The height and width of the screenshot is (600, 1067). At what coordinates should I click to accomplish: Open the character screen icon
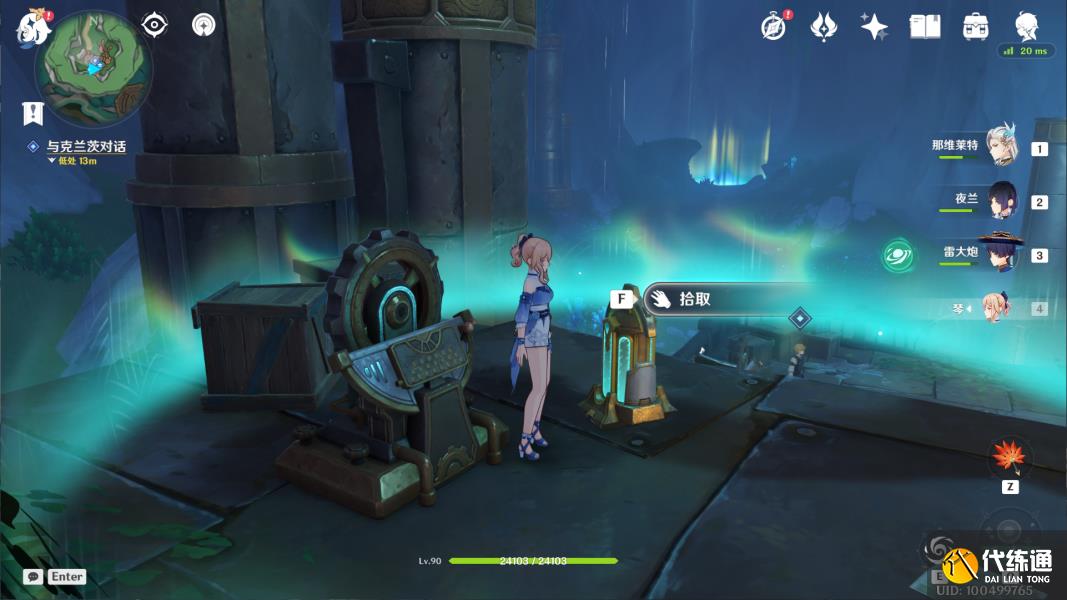click(1027, 27)
